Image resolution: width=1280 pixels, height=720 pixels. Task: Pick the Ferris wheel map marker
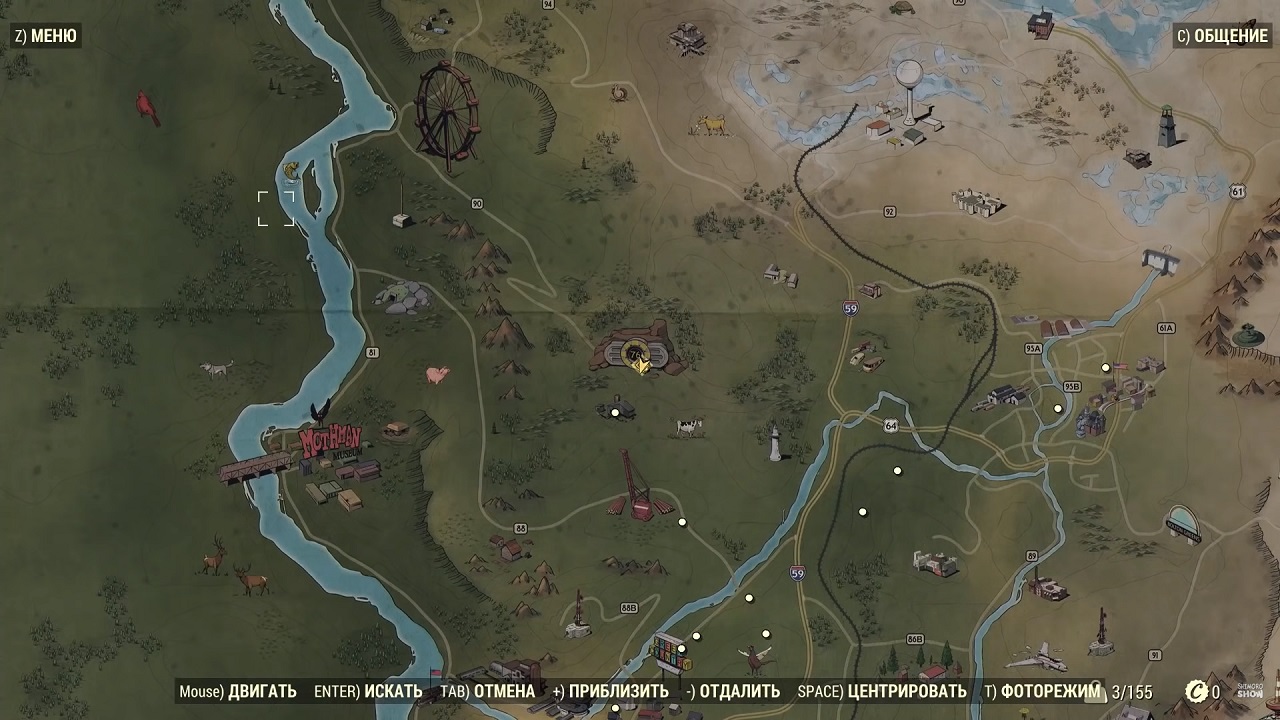point(446,112)
